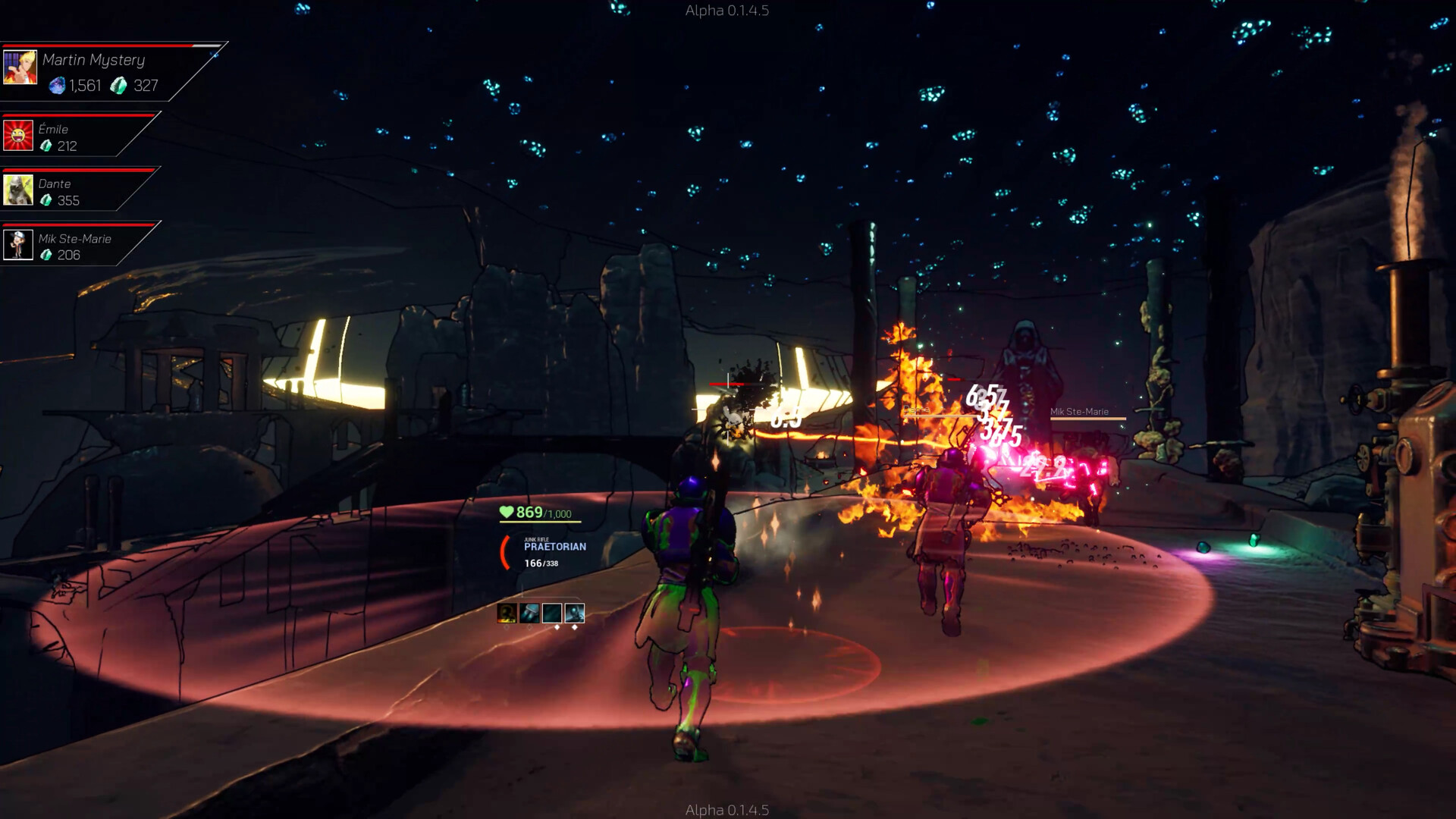Screen dimensions: 1456x819
Task: Select the dark teal blank ability slot
Action: coord(552,613)
